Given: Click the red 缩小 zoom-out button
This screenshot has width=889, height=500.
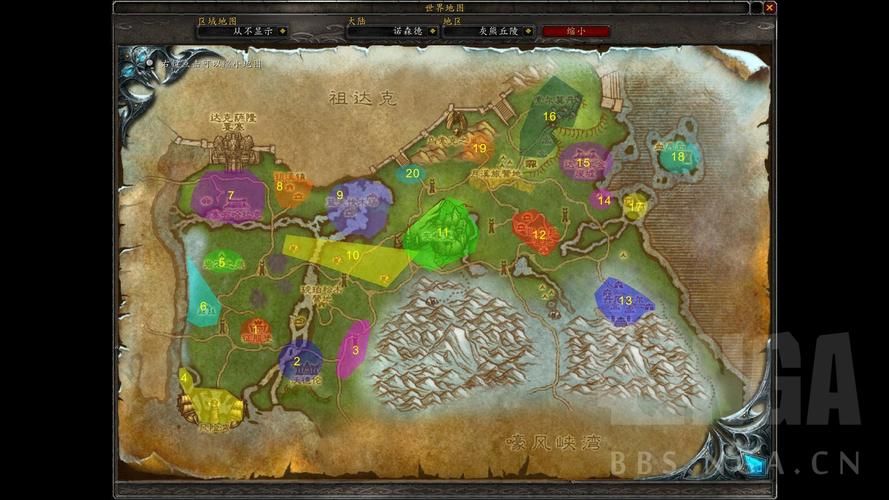Looking at the screenshot, I should pyautogui.click(x=576, y=31).
